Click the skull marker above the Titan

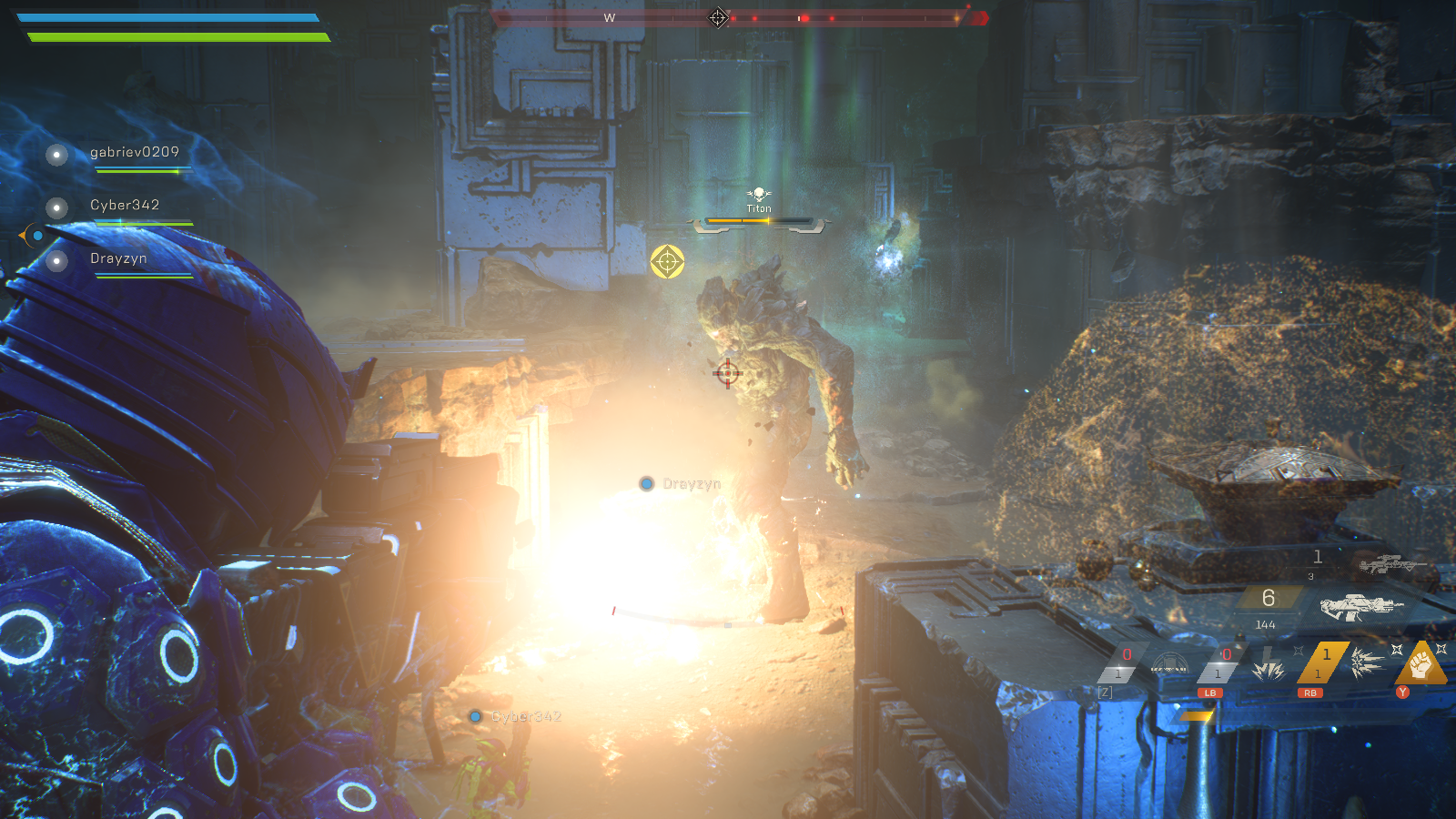point(758,193)
